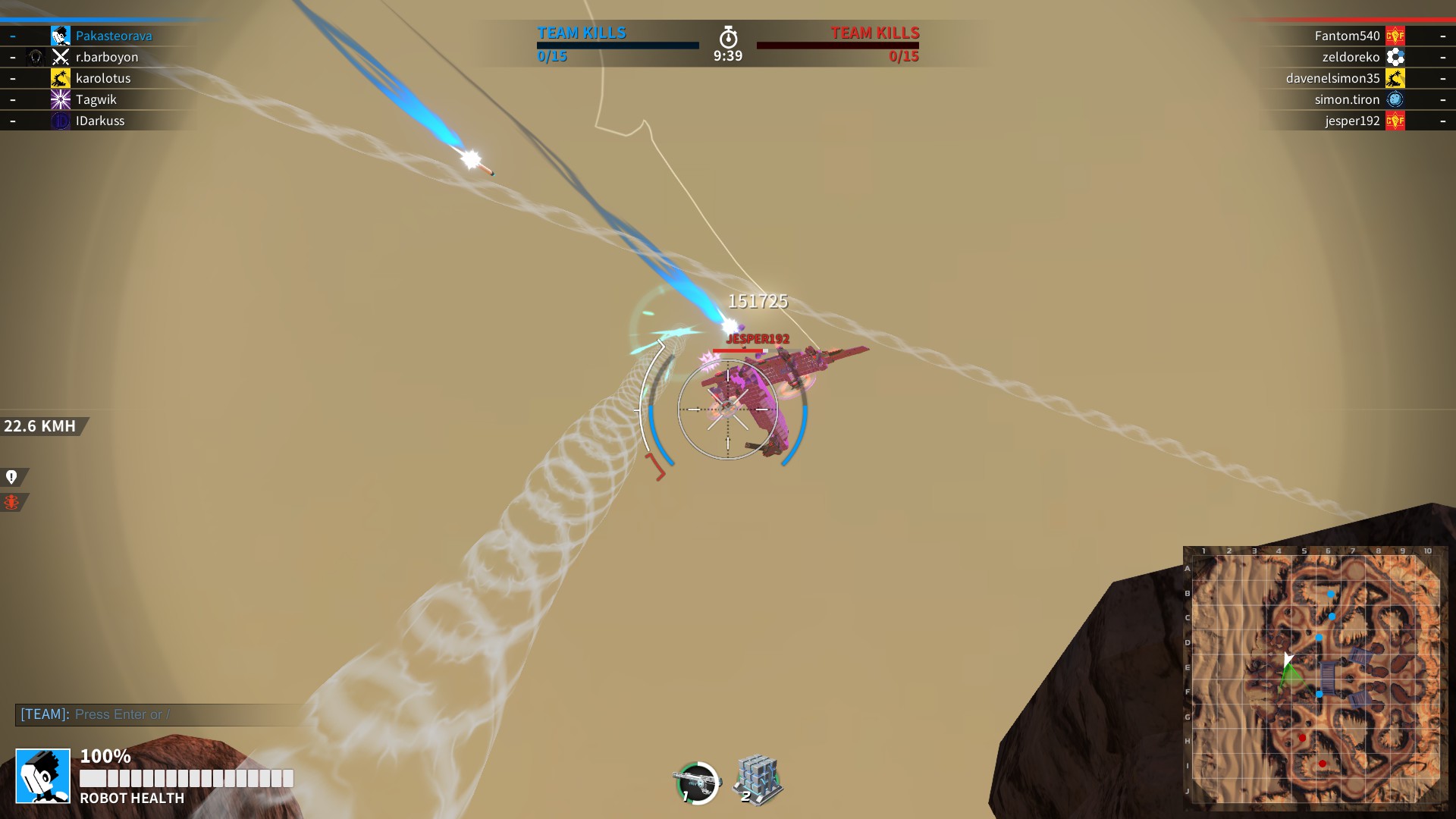
Task: Choose karolotus from the blue team list
Action: [x=103, y=78]
